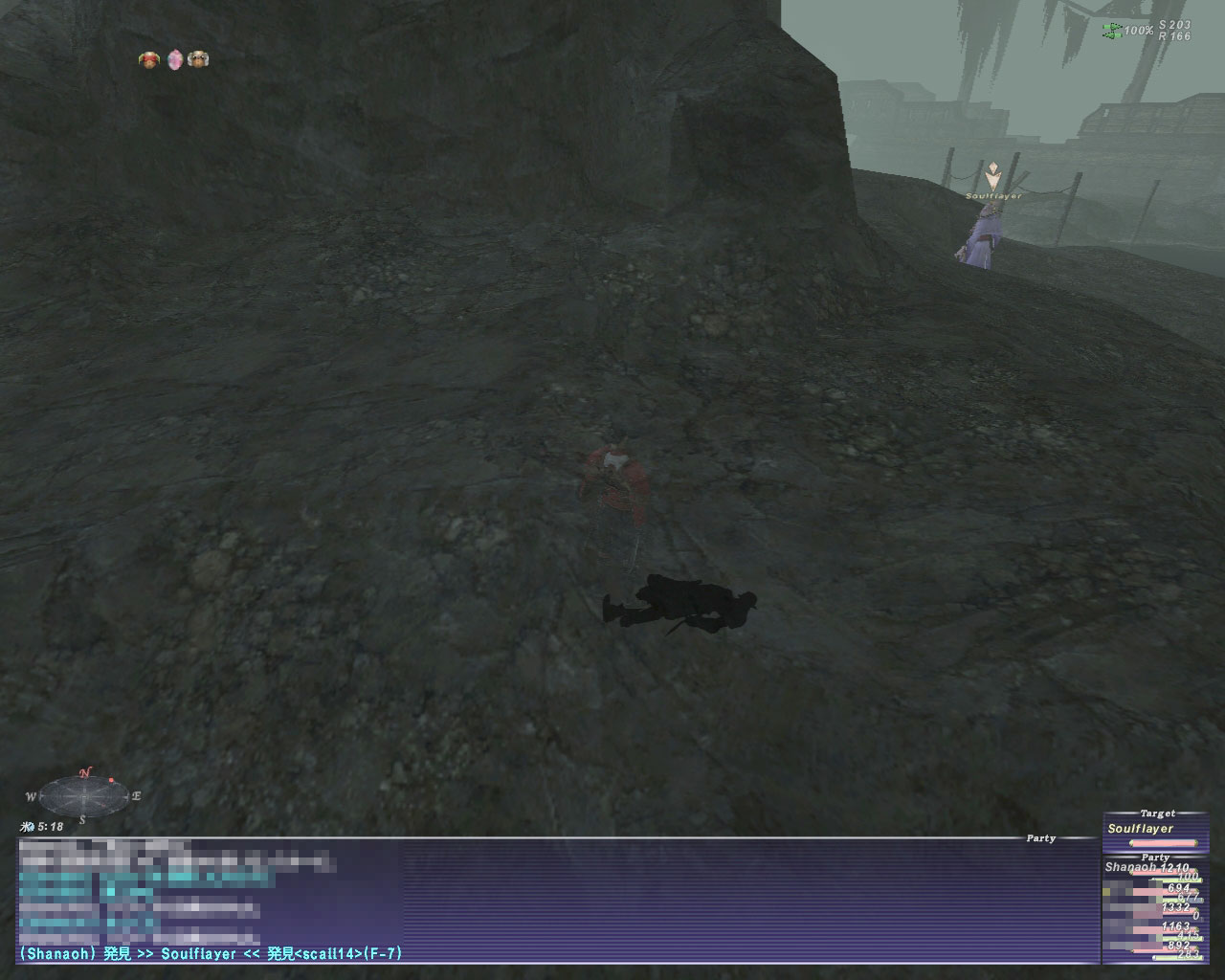
Task: Open the compass in the corner
Action: point(83,794)
